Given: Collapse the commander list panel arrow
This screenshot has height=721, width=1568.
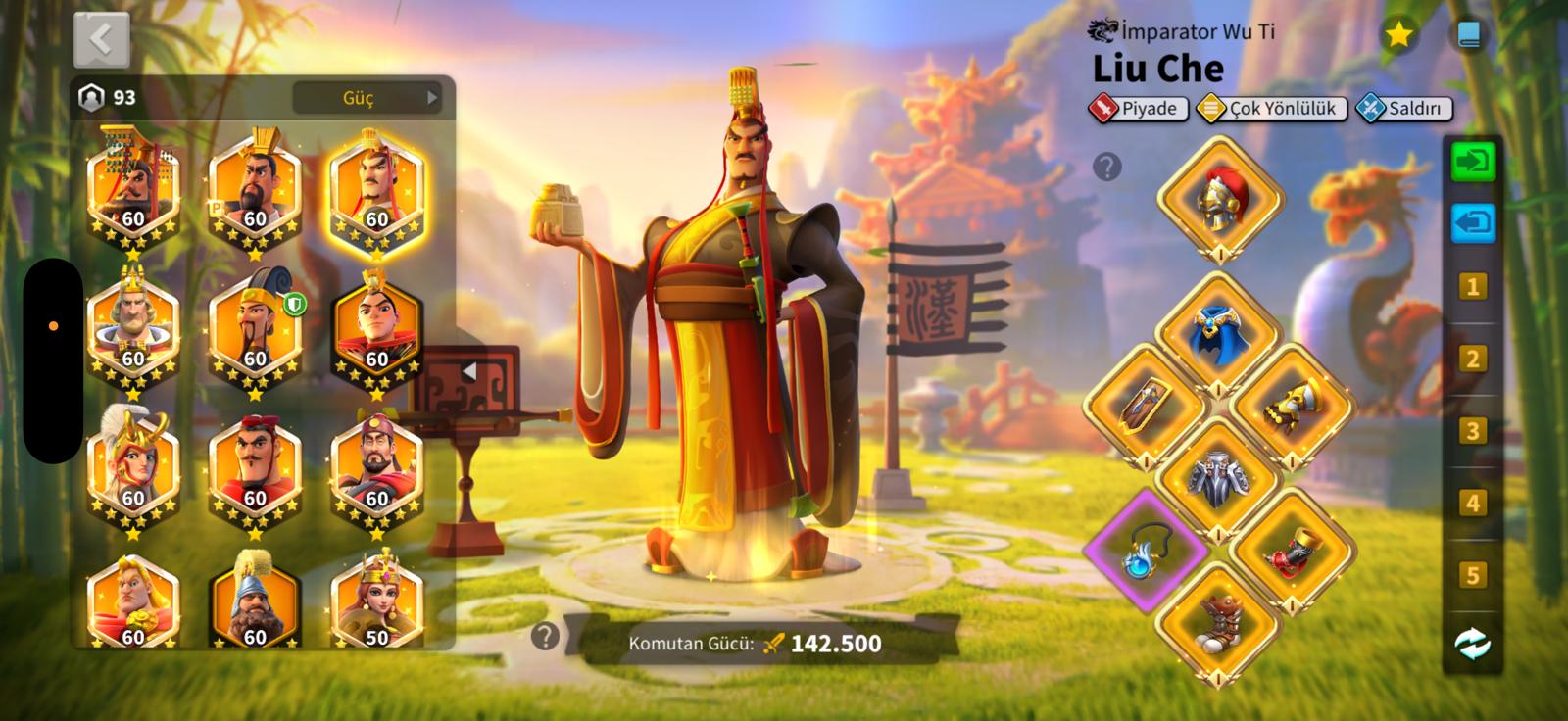Looking at the screenshot, I should [x=469, y=372].
